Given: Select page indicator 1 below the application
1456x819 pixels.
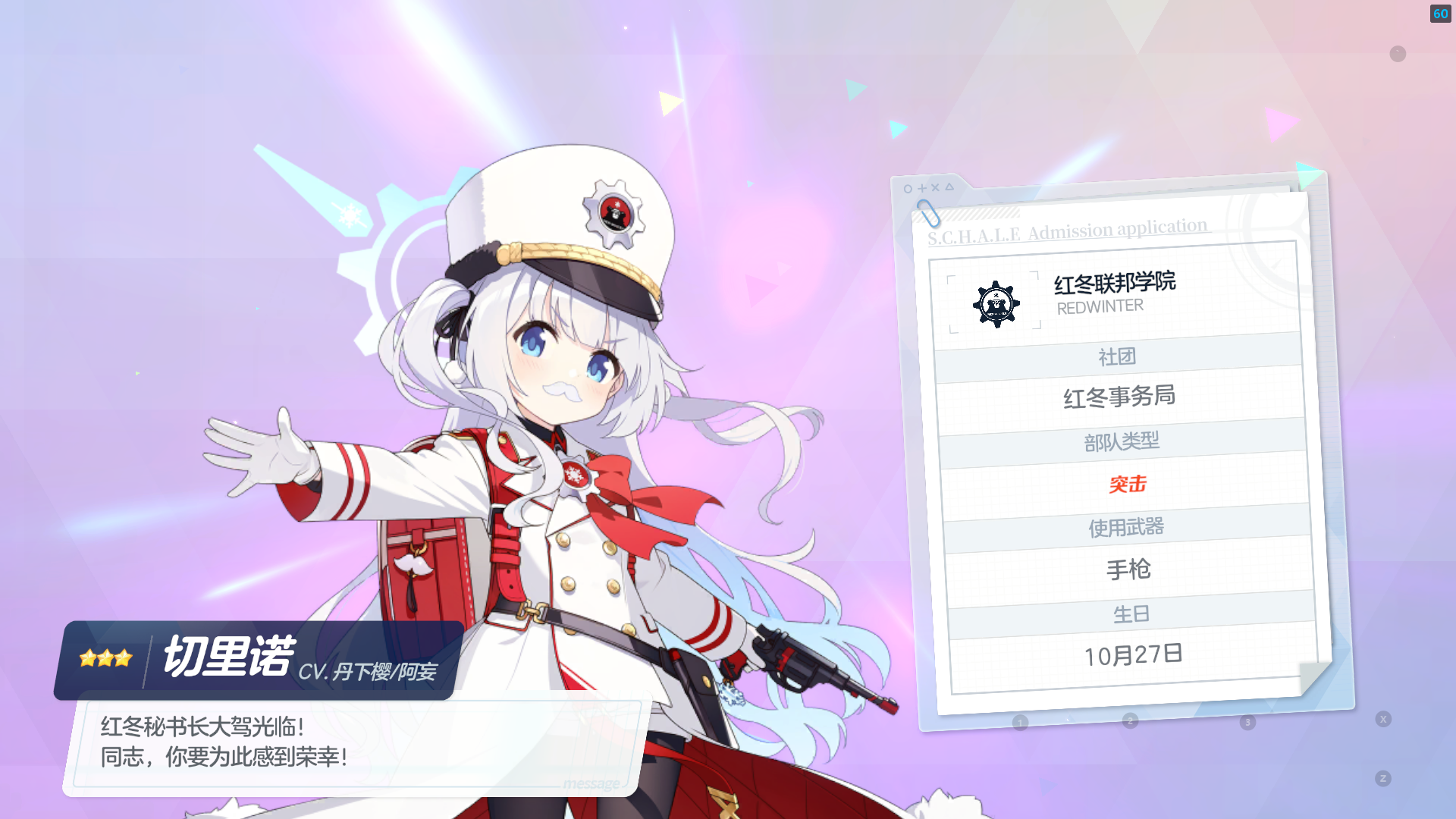Looking at the screenshot, I should coord(1020,722).
